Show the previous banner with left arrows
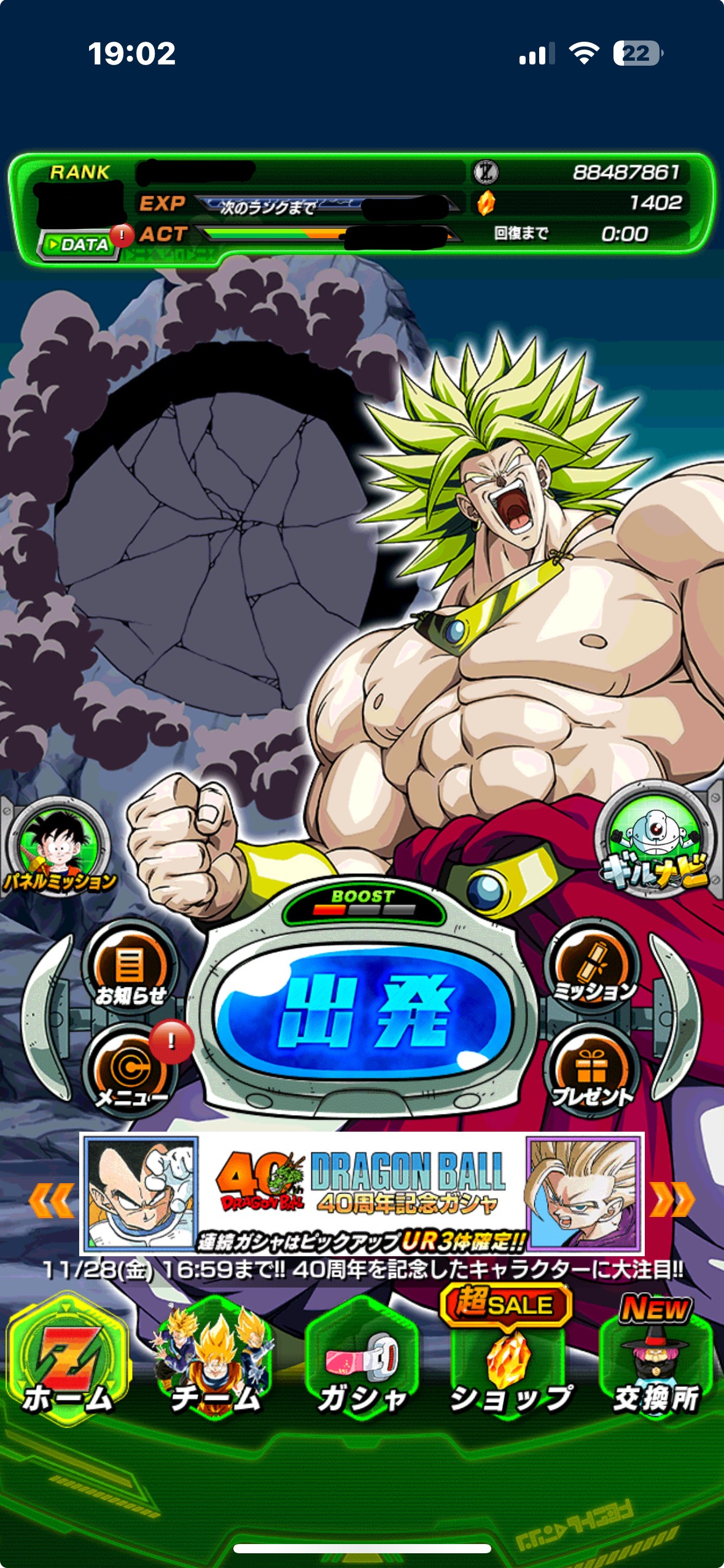724x1568 pixels. tap(52, 1200)
